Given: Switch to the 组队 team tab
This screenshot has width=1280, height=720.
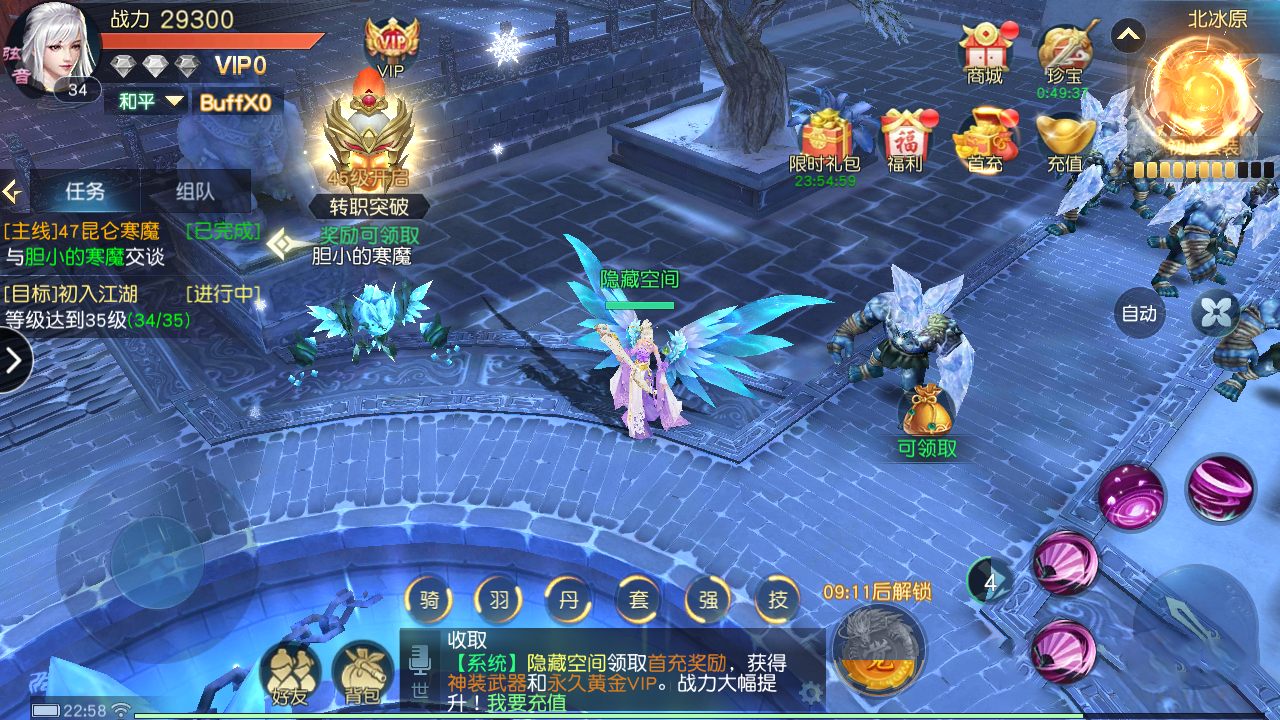Looking at the screenshot, I should 195,191.
